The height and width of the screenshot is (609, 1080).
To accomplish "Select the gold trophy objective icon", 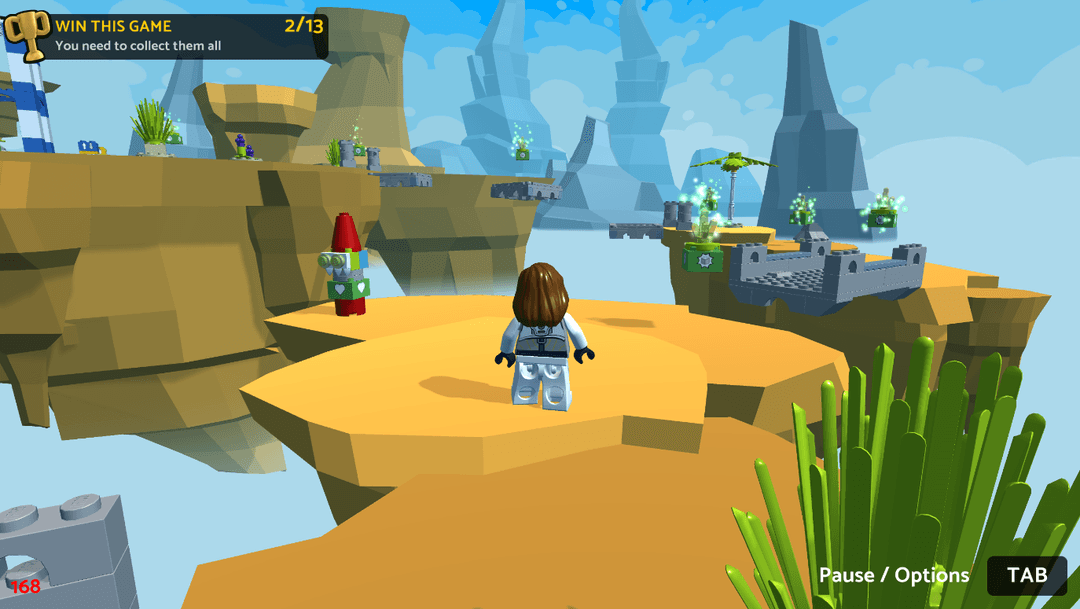I will (25, 36).
